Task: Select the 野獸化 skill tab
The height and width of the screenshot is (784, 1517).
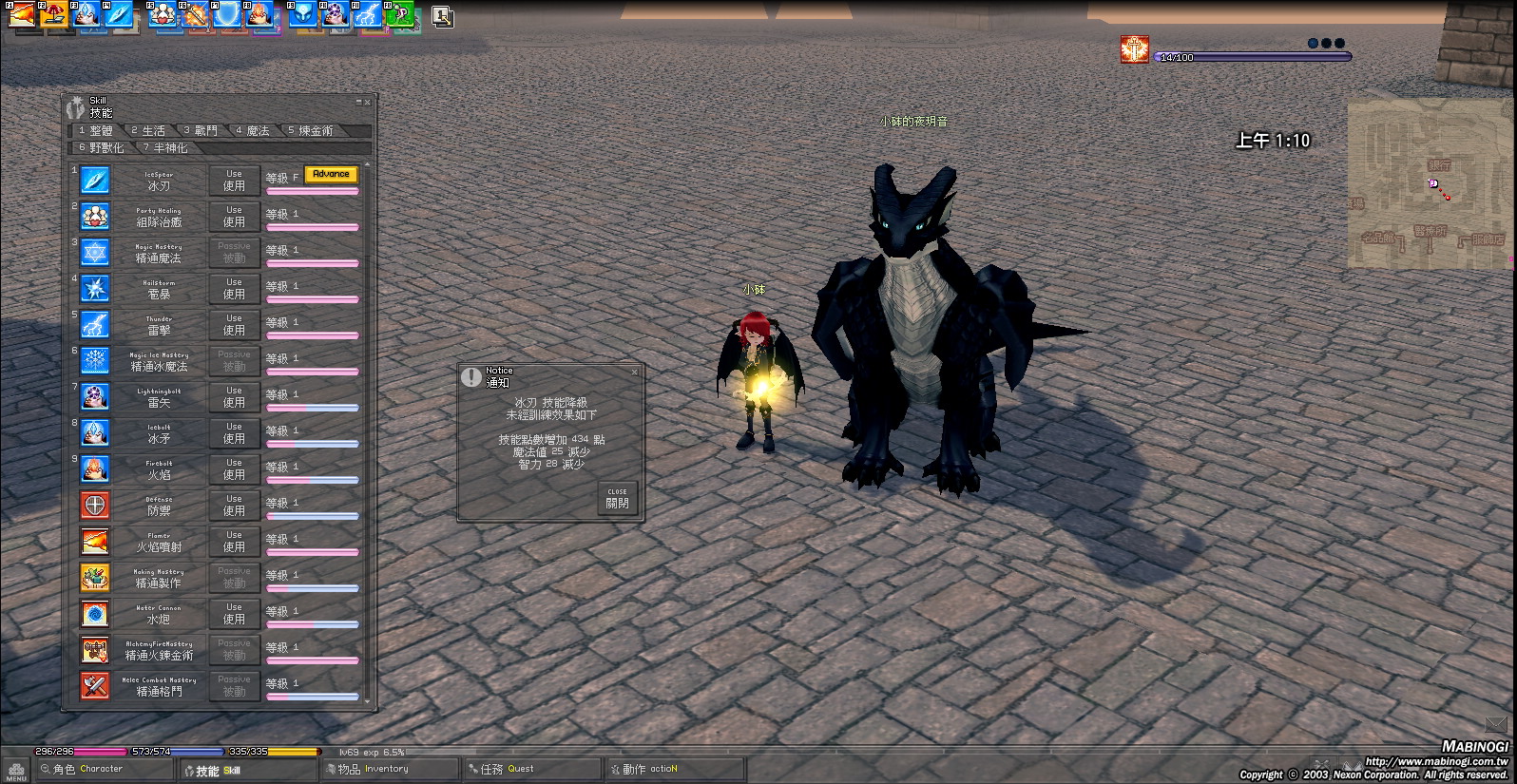Action: tap(102, 148)
